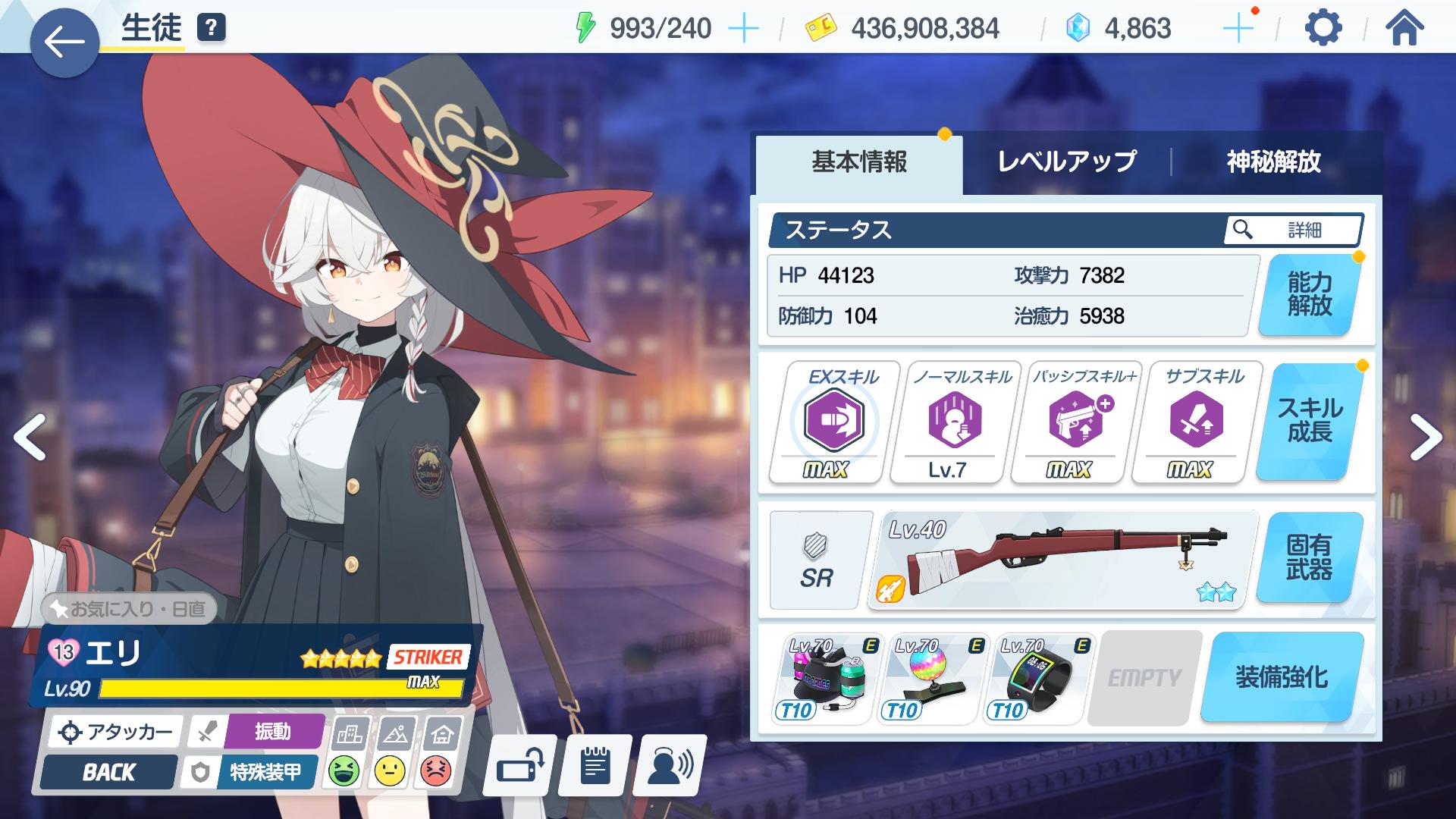Open the 固有武器 unique weapon menu
Viewport: 1456px width, 819px height.
click(x=1309, y=557)
